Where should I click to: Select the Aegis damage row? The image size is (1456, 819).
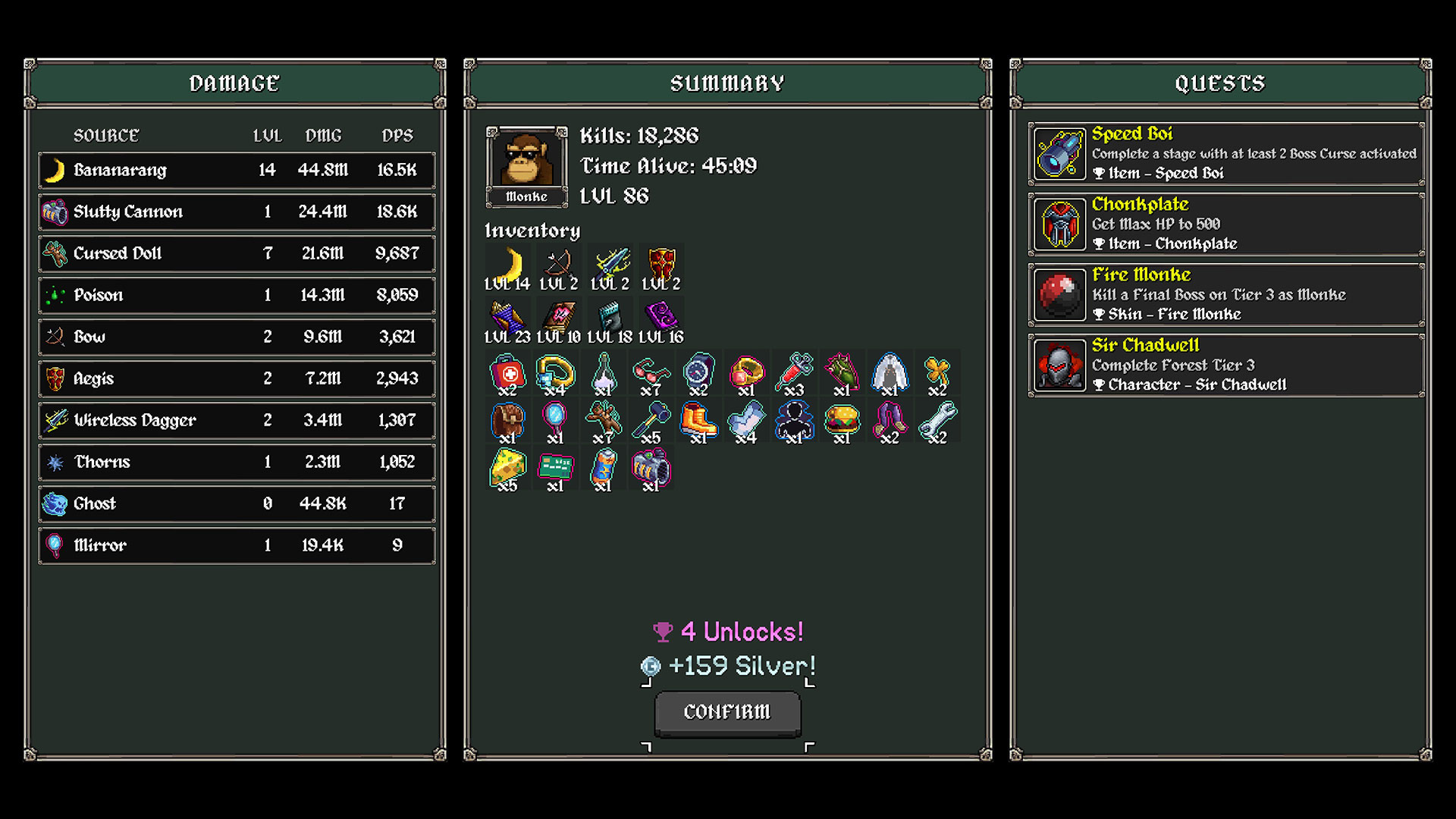pos(237,378)
